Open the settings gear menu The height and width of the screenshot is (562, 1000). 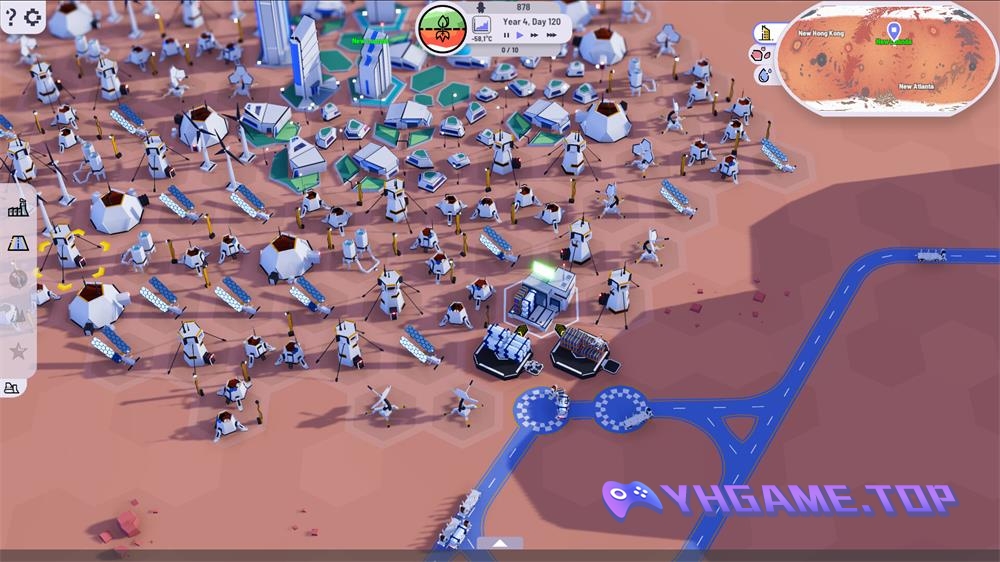[32, 17]
